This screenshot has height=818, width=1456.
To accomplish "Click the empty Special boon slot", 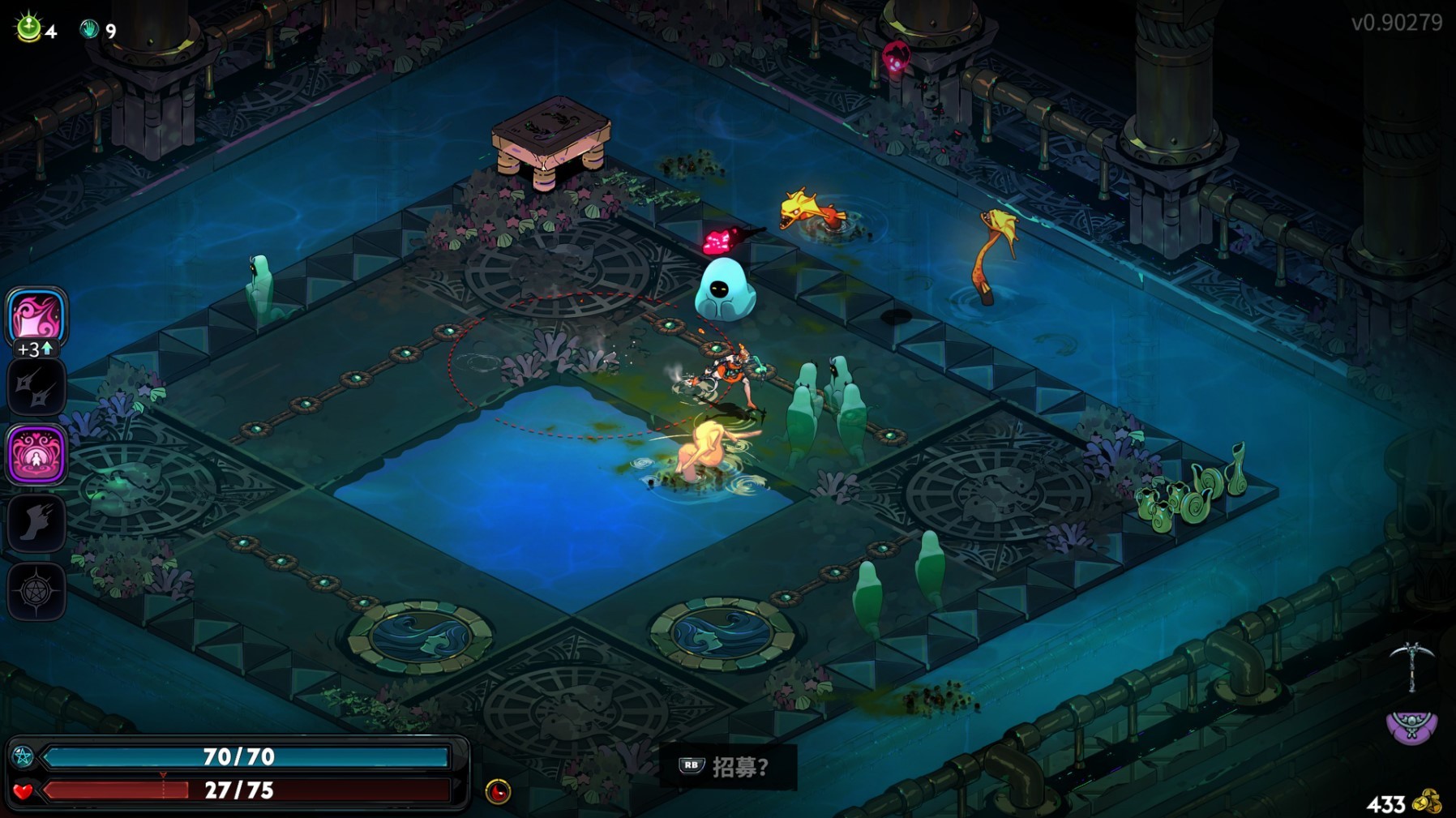I will point(36,387).
